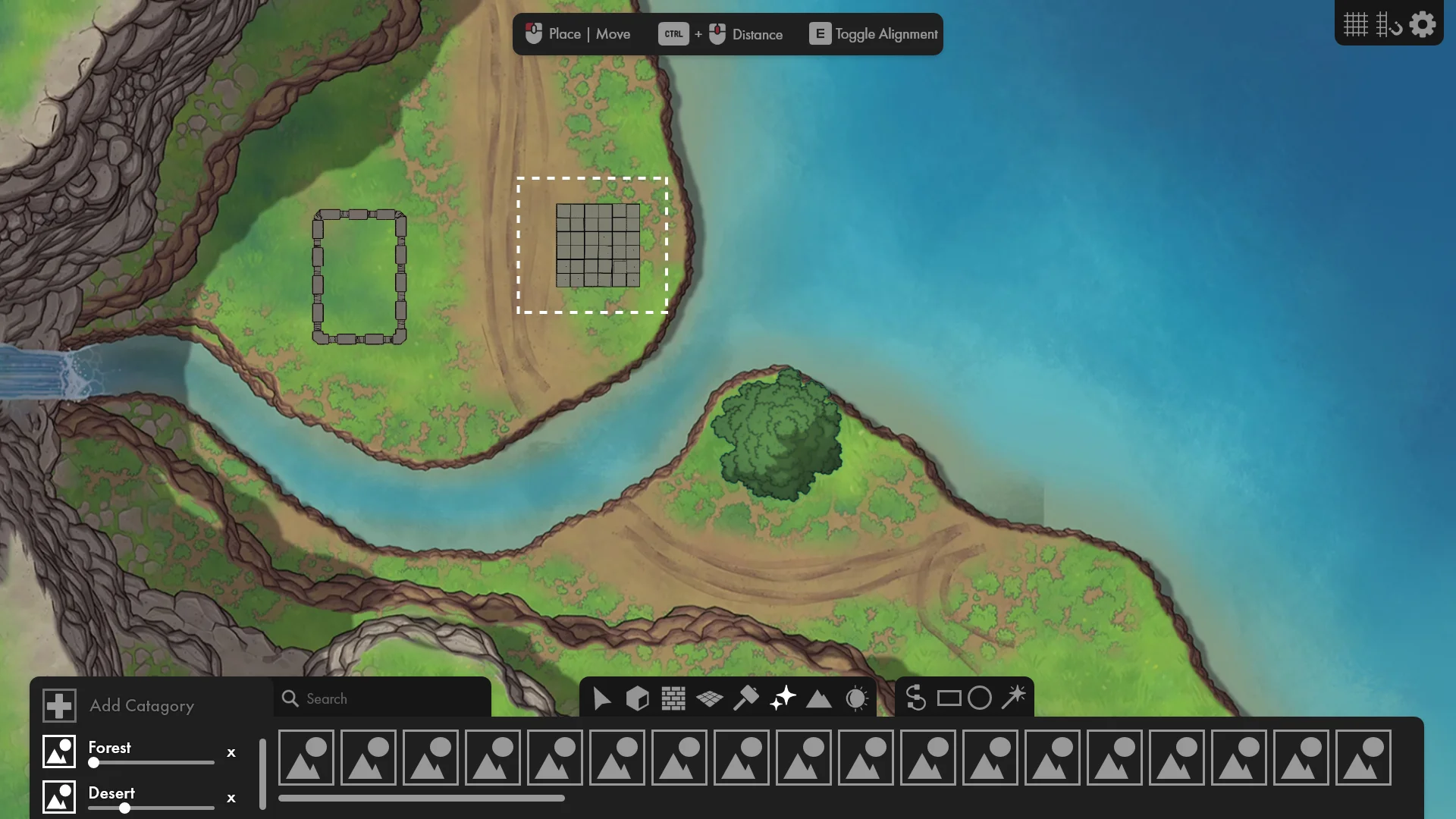
Task: Select the path drawing tool
Action: pyautogui.click(x=916, y=698)
